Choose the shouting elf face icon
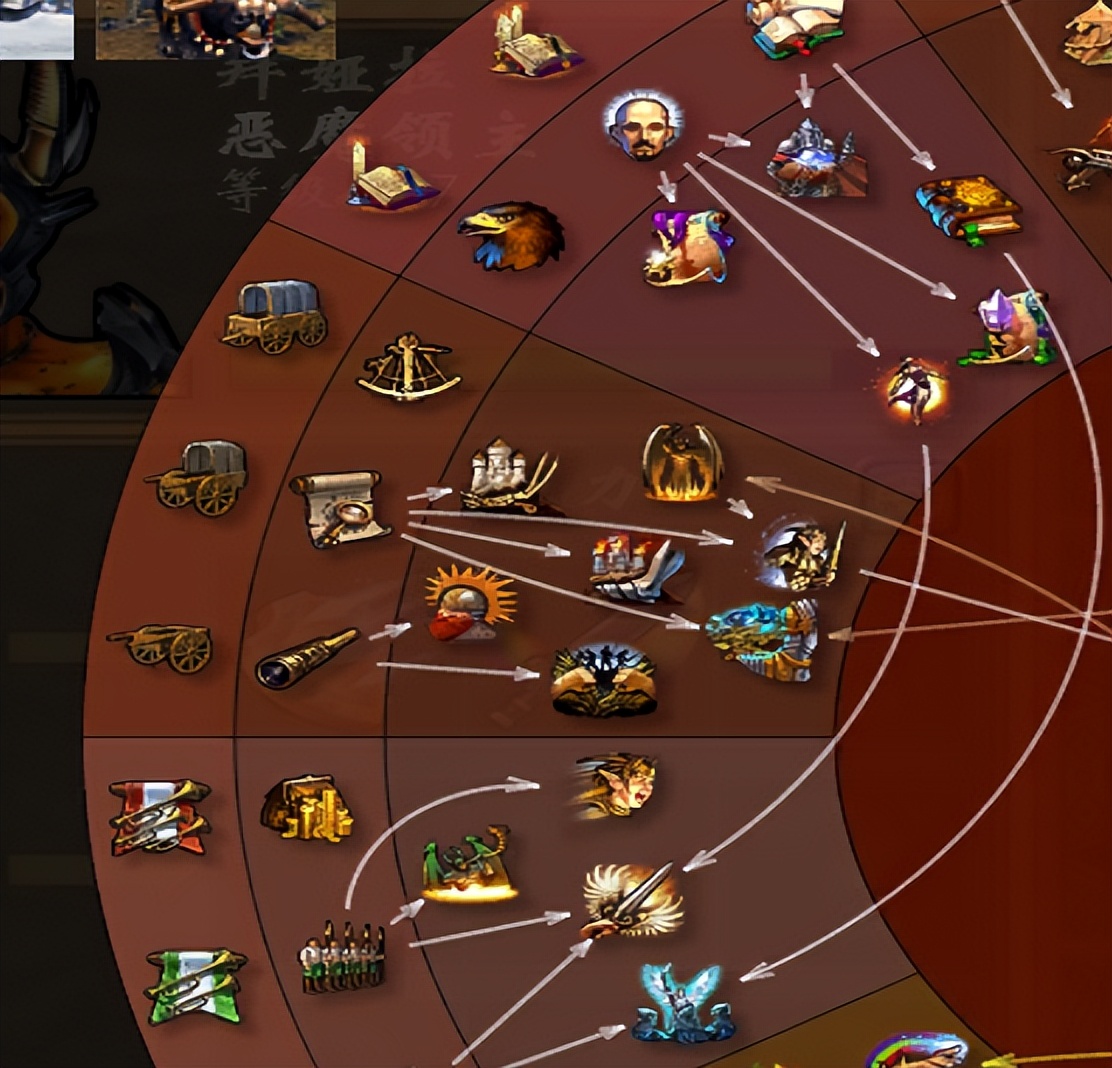The width and height of the screenshot is (1112, 1068). pos(616,785)
